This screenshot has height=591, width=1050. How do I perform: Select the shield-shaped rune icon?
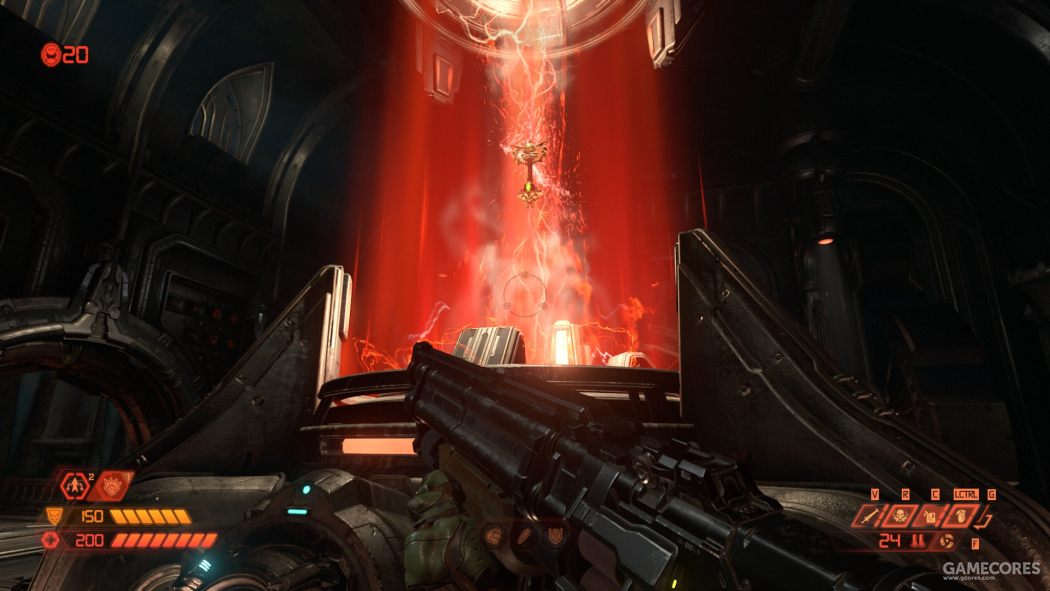pyautogui.click(x=554, y=535)
